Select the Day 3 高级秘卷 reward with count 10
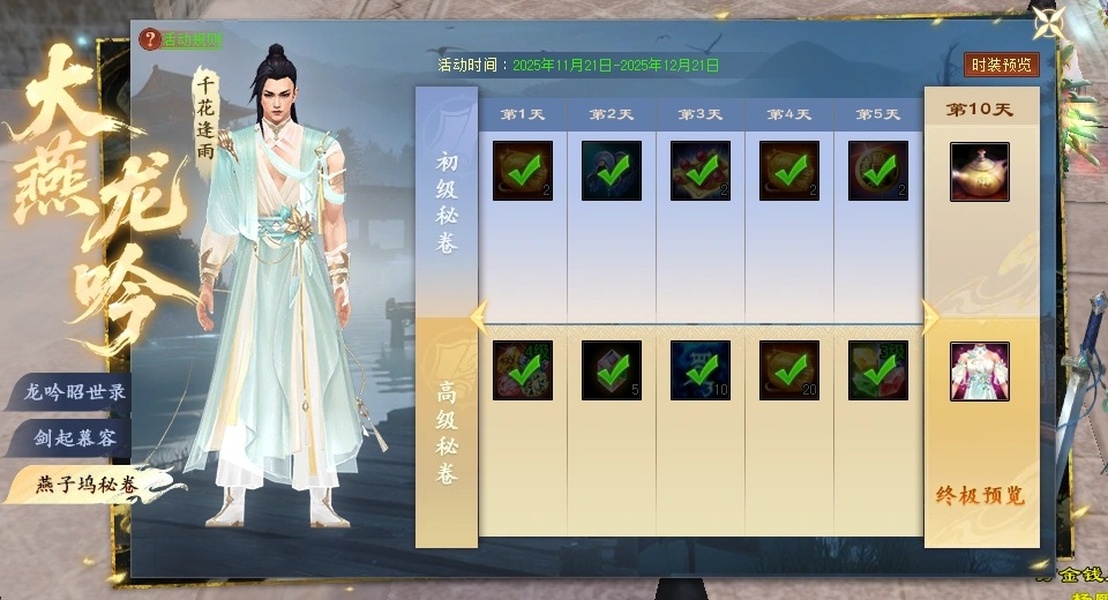1108x600 pixels. (x=700, y=370)
